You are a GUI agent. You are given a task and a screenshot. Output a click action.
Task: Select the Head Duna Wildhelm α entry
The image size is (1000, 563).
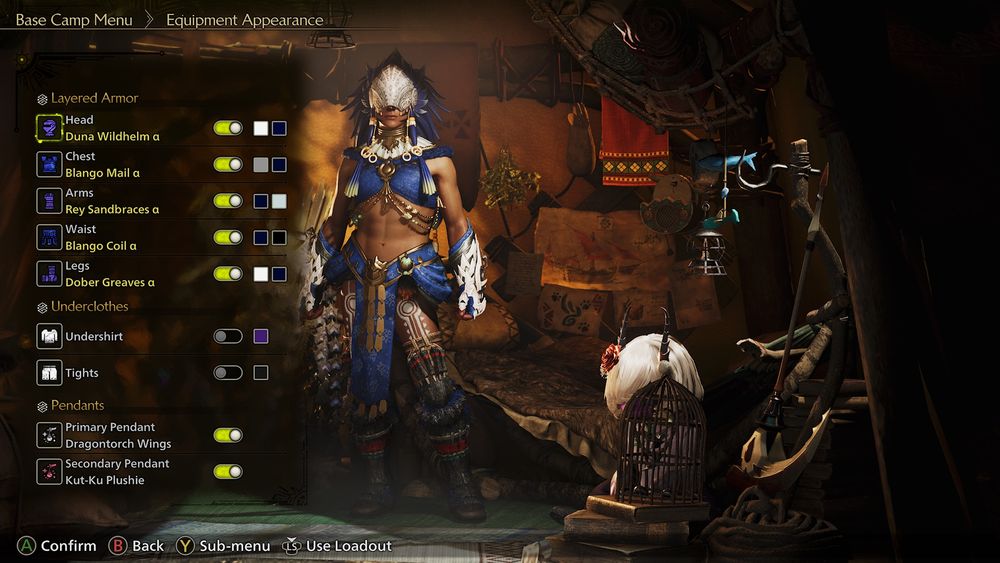112,128
